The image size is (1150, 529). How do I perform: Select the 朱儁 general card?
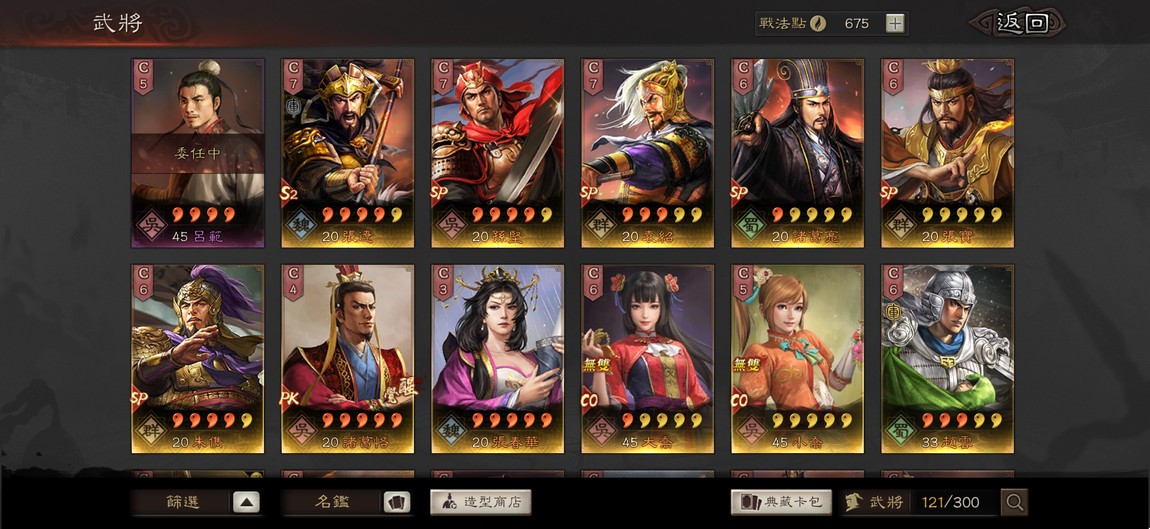198,358
